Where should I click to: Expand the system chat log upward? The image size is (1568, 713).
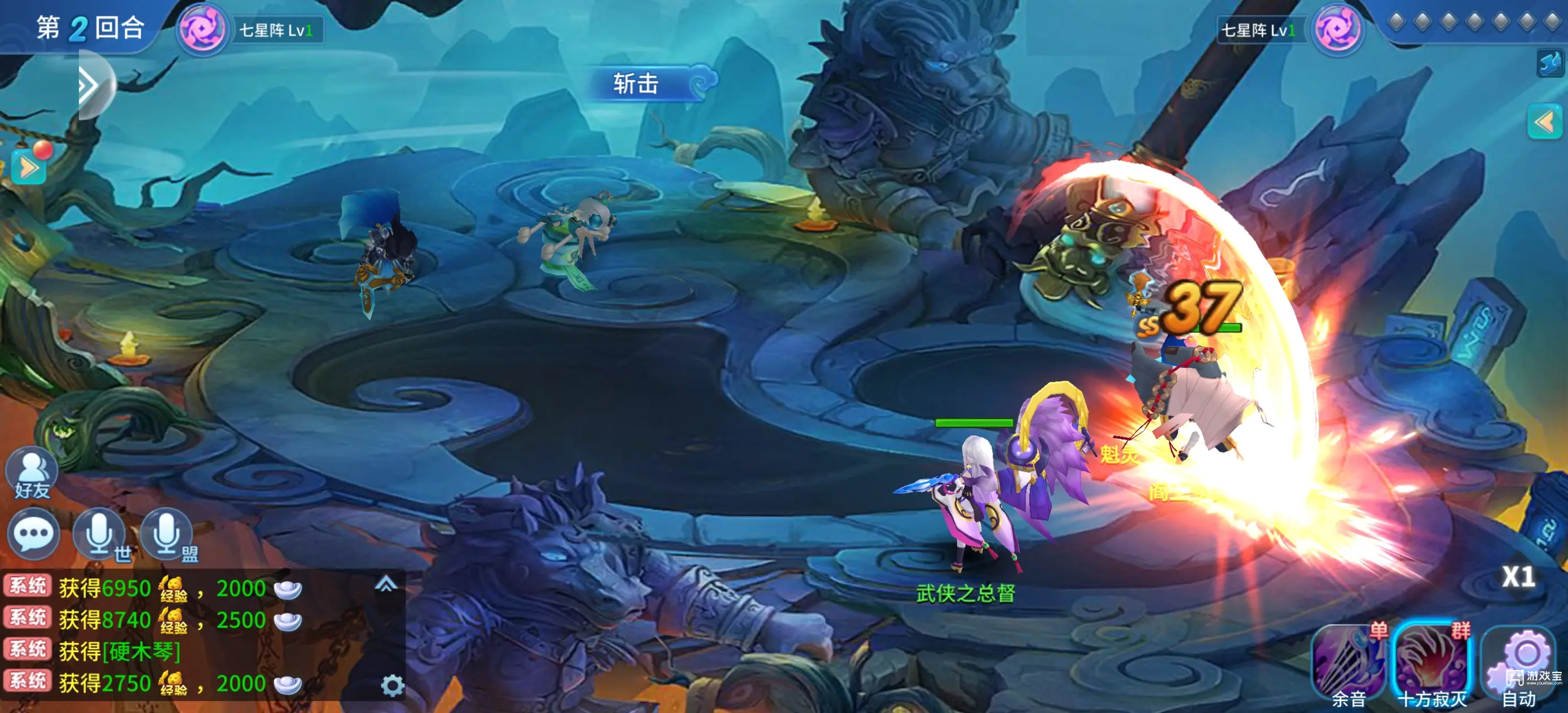tap(386, 585)
